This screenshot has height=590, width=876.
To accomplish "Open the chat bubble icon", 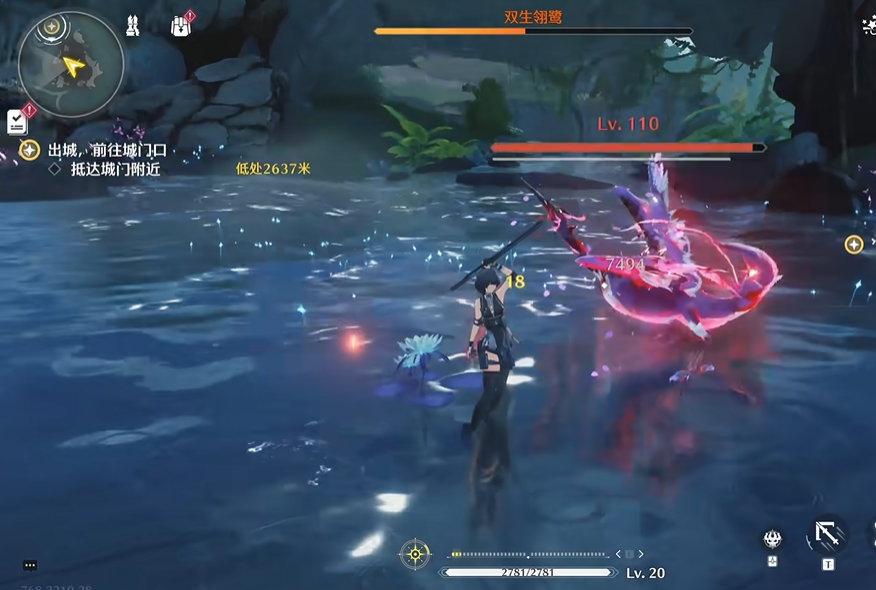I will [x=30, y=565].
